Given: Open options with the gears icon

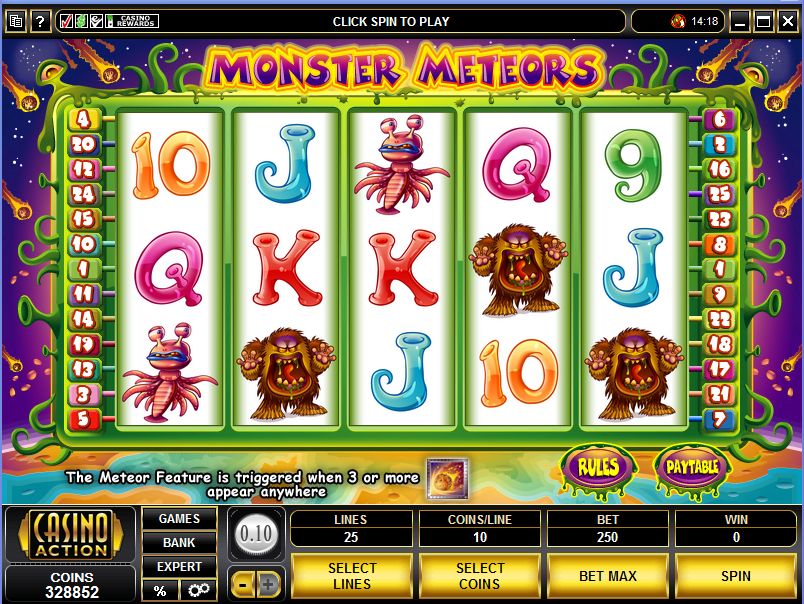Looking at the screenshot, I should click(x=197, y=590).
